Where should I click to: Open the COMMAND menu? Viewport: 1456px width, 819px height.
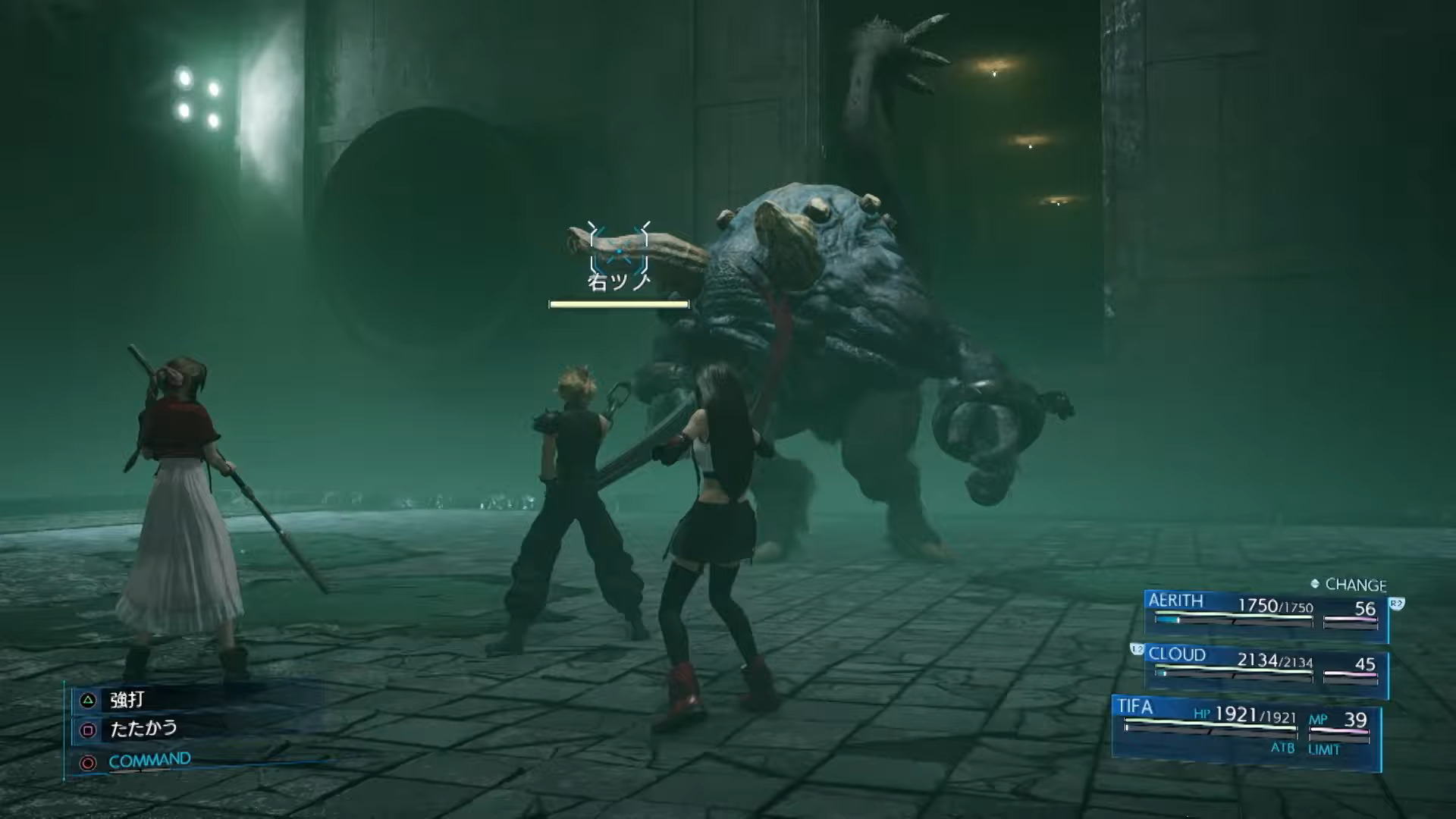click(149, 761)
